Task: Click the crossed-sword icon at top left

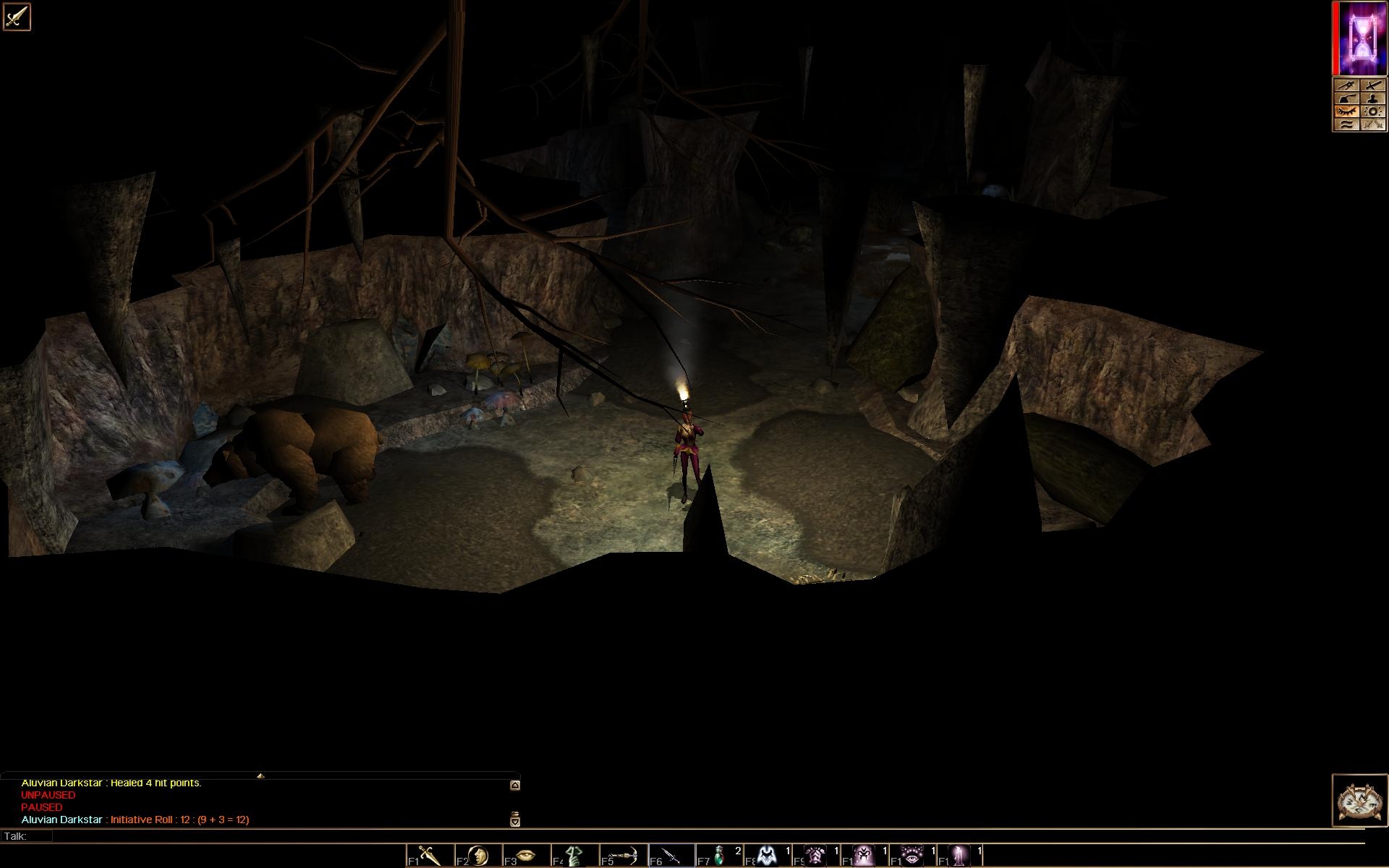Action: (17, 16)
